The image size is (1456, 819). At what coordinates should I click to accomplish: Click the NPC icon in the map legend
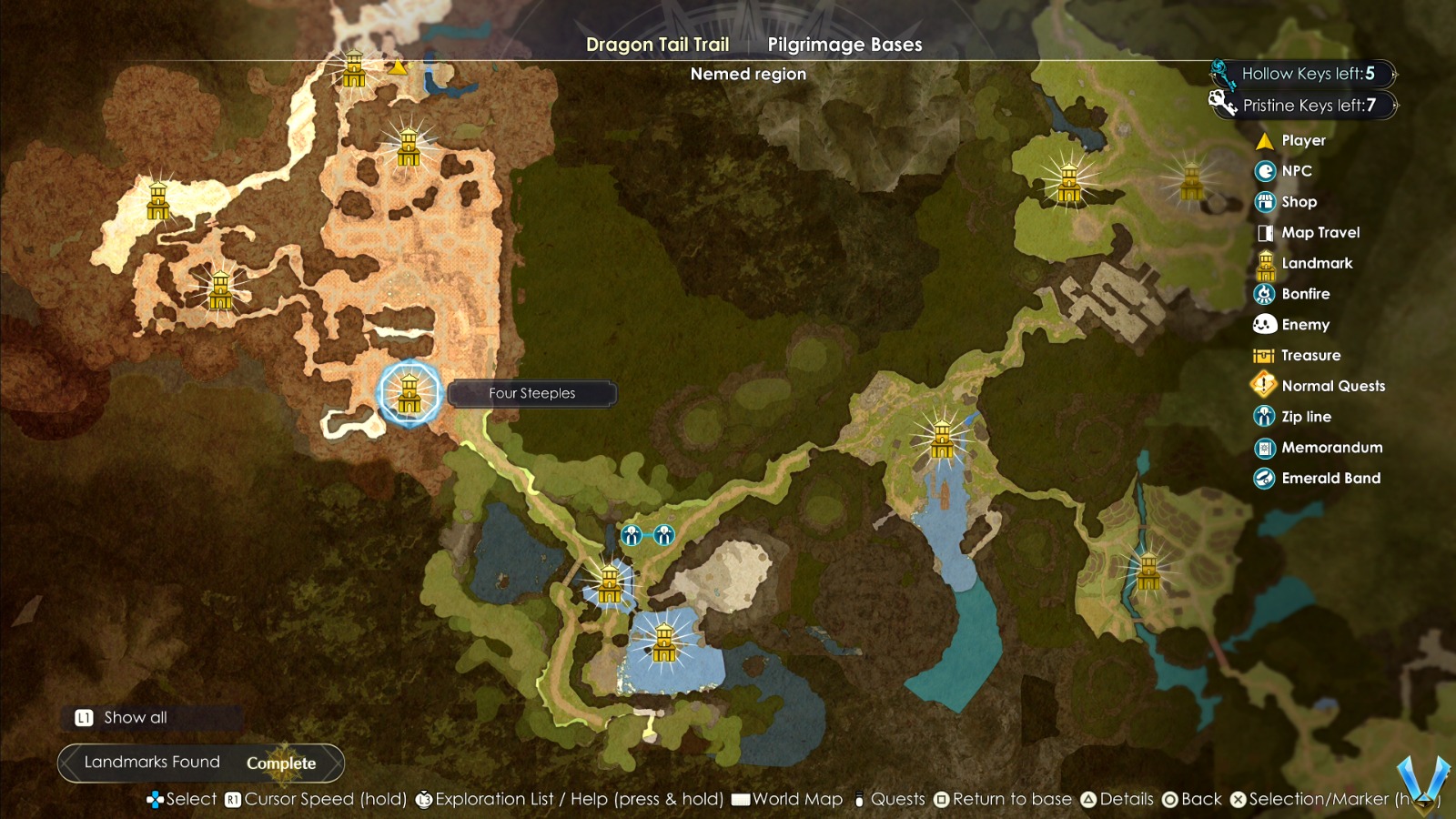(1262, 171)
